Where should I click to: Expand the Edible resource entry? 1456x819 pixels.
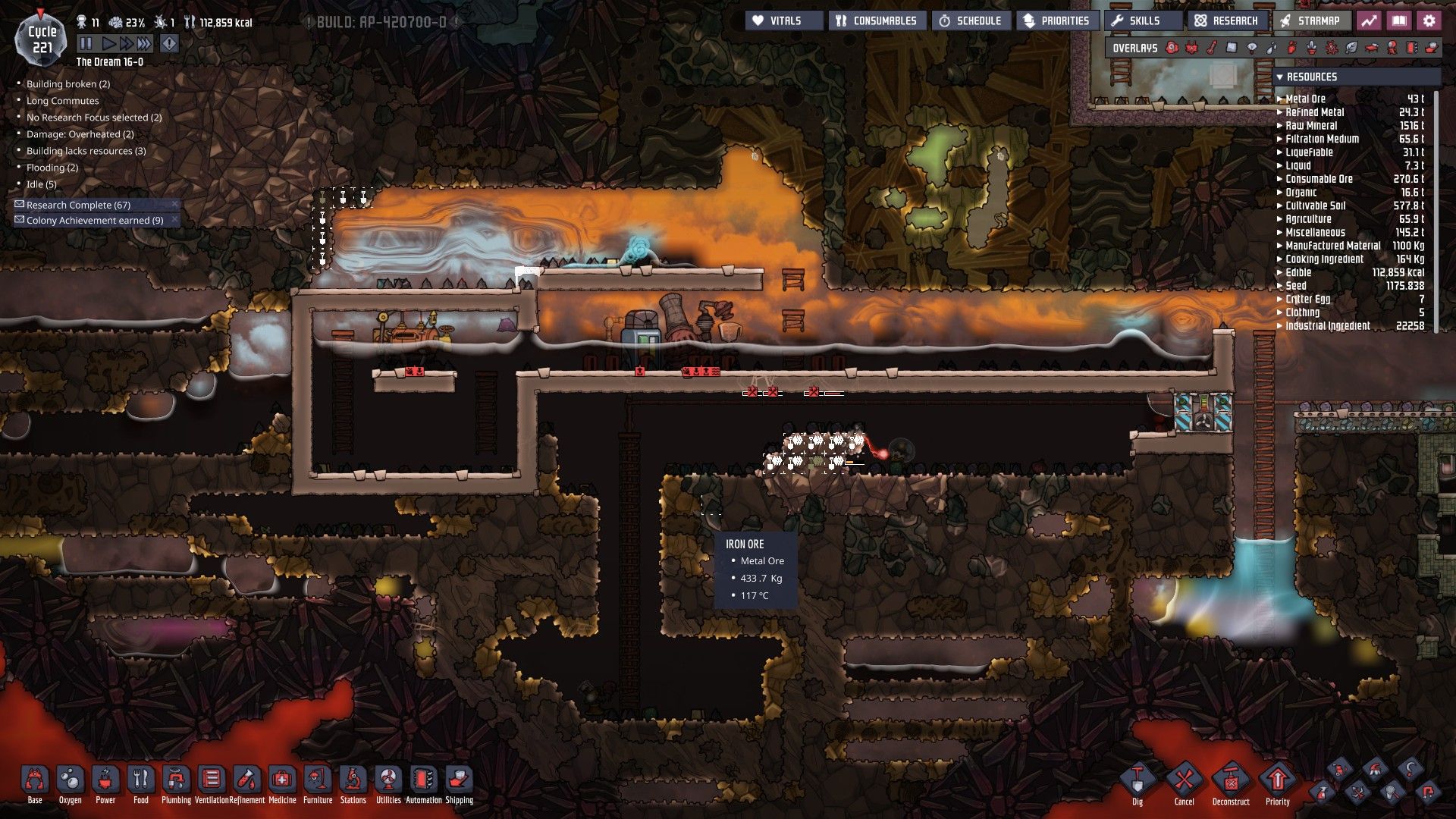(x=1282, y=272)
